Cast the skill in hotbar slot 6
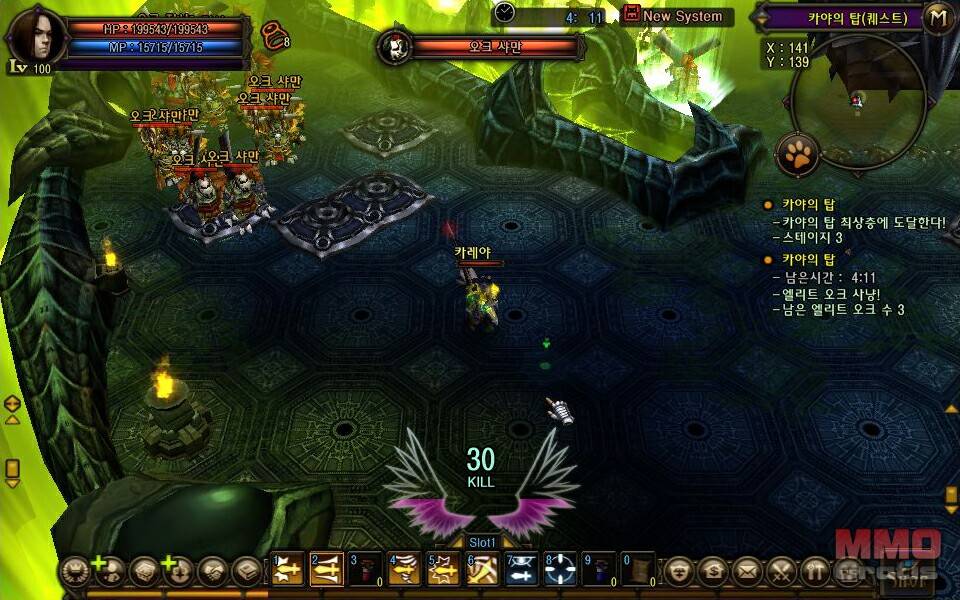 [482, 568]
